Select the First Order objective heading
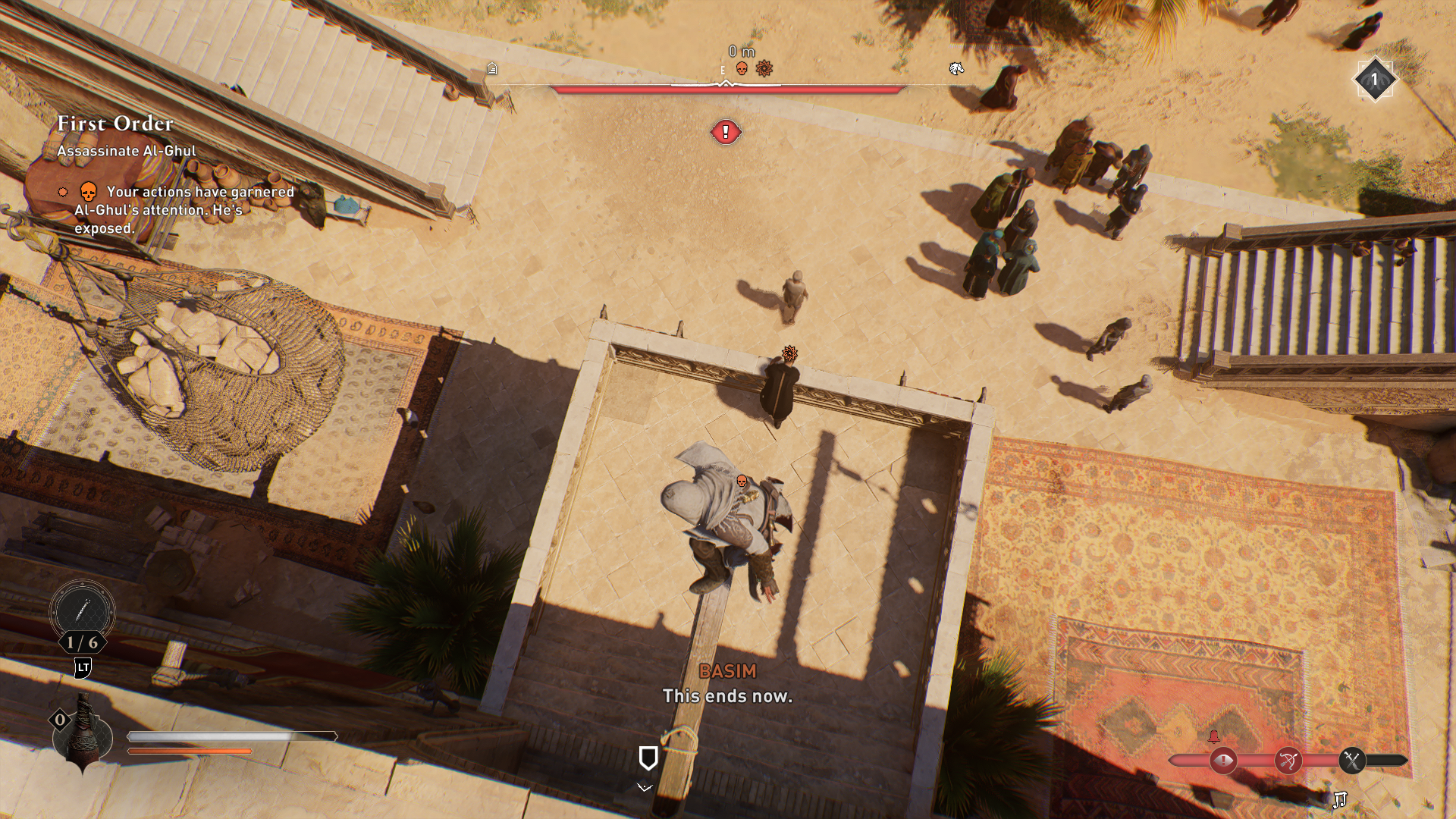 coord(114,125)
